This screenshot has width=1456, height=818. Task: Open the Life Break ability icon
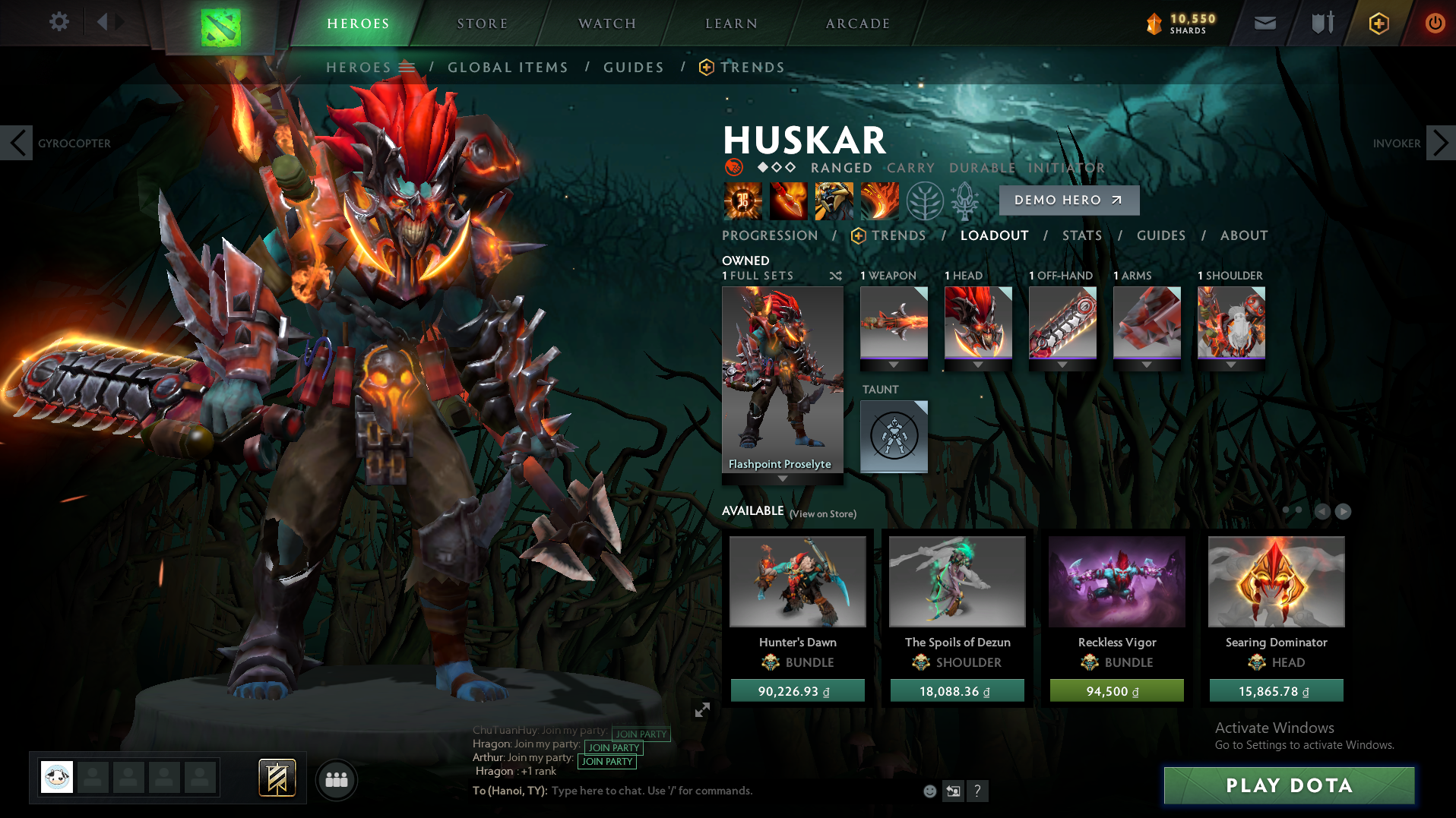[x=879, y=201]
